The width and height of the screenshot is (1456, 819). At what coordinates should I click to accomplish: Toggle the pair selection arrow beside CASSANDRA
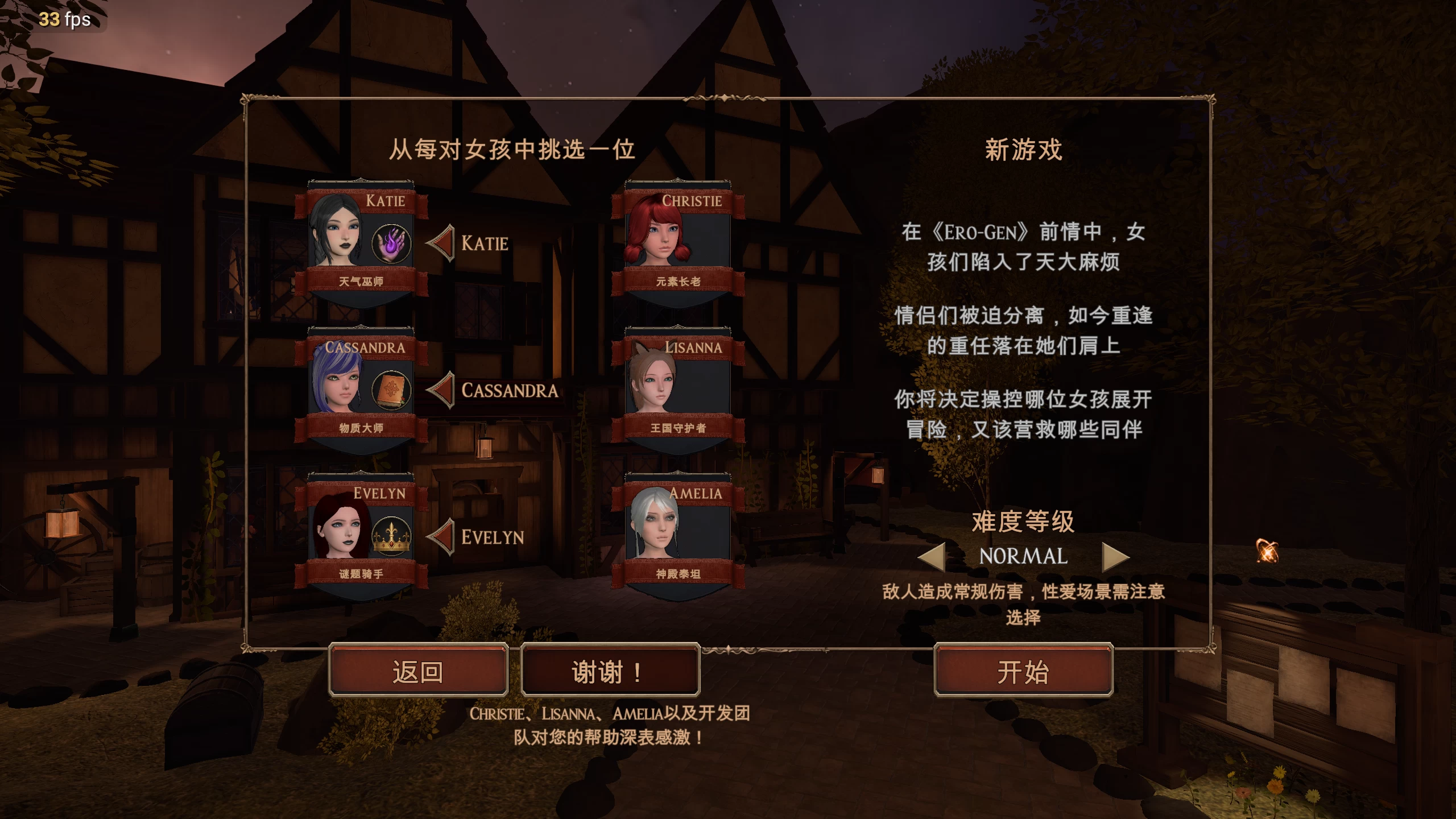[x=442, y=390]
